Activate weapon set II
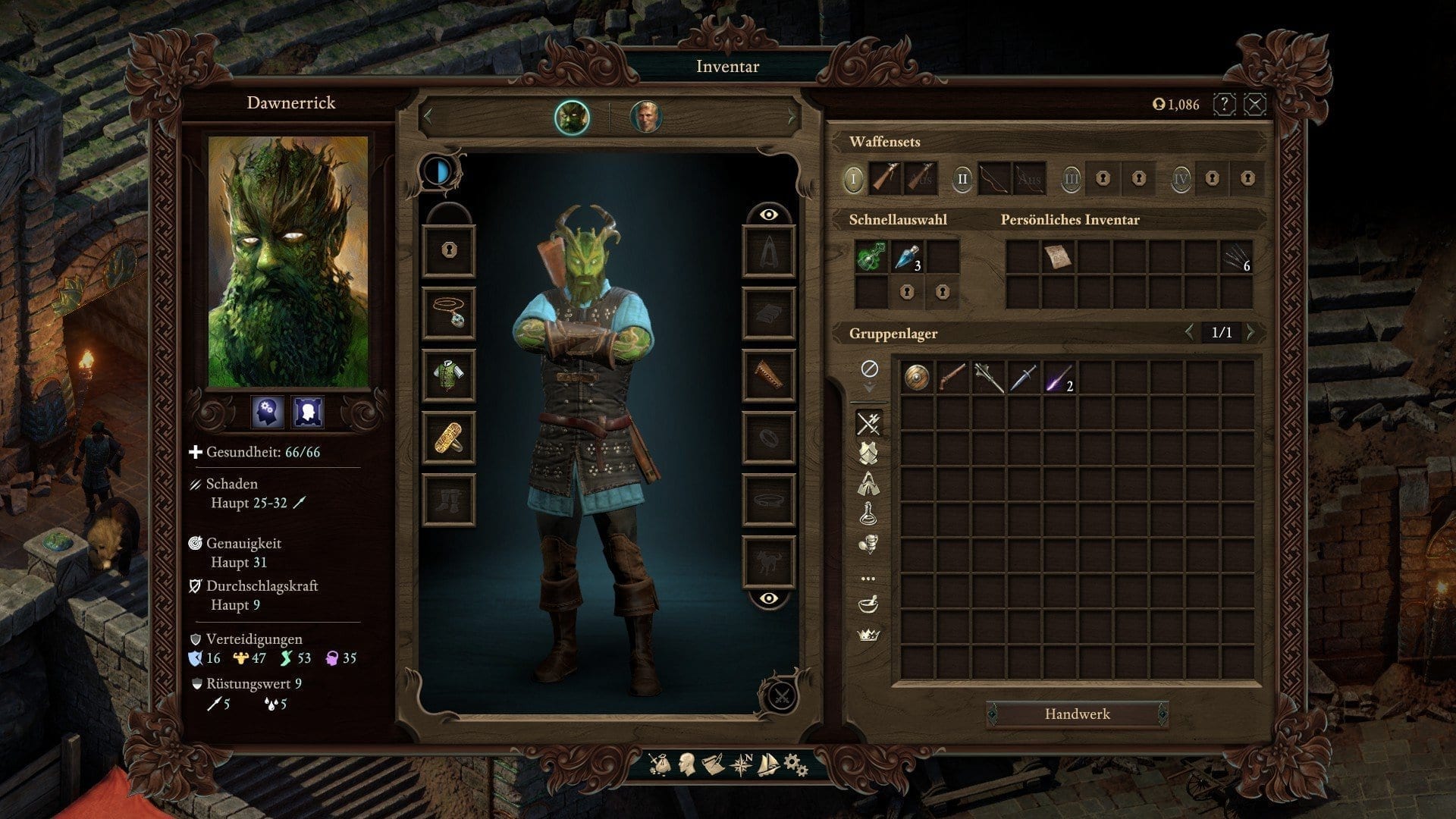This screenshot has width=1456, height=819. (x=962, y=180)
